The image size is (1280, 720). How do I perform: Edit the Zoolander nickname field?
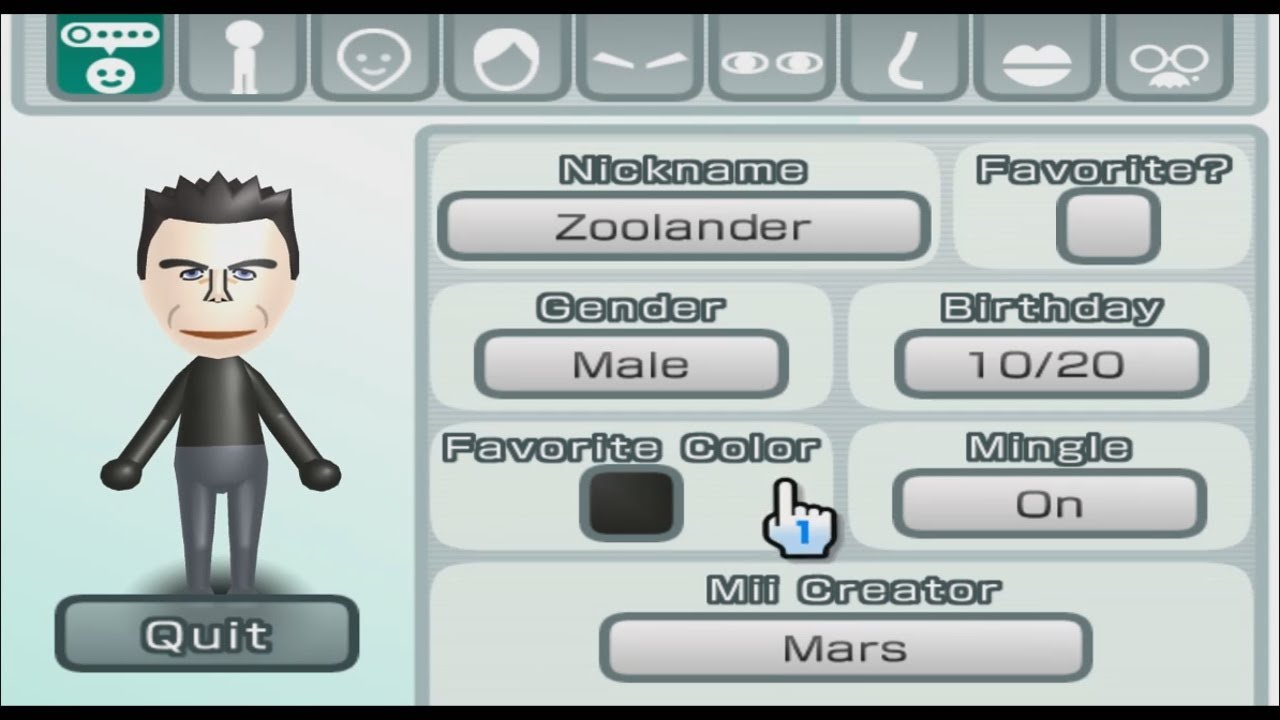click(x=684, y=225)
